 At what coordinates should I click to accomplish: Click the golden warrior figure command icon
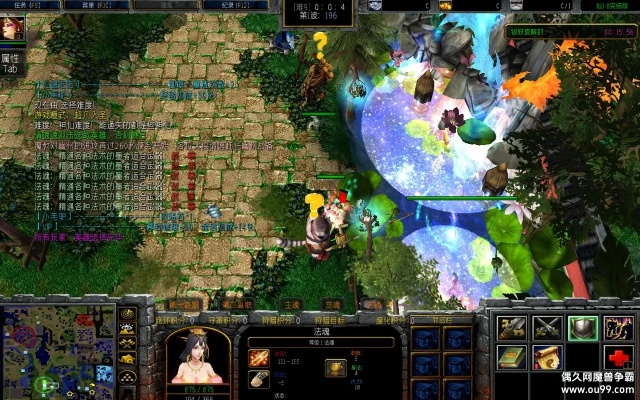[617, 327]
